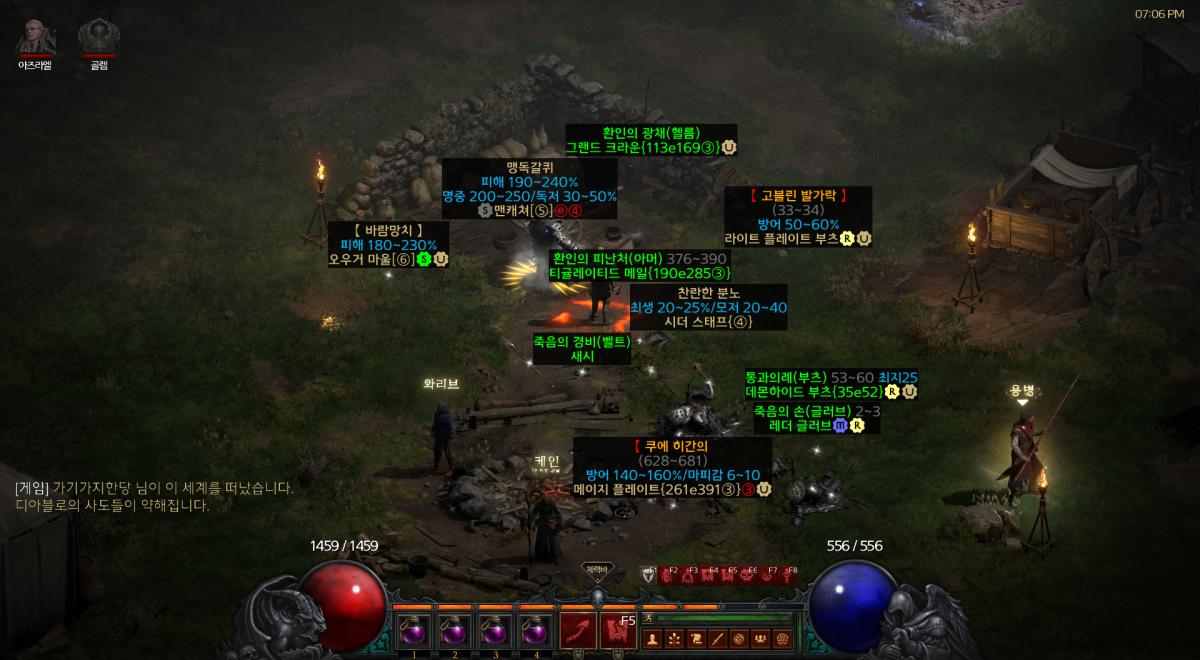Click the 체력바 pennant button
The height and width of the screenshot is (660, 1200).
(x=597, y=570)
